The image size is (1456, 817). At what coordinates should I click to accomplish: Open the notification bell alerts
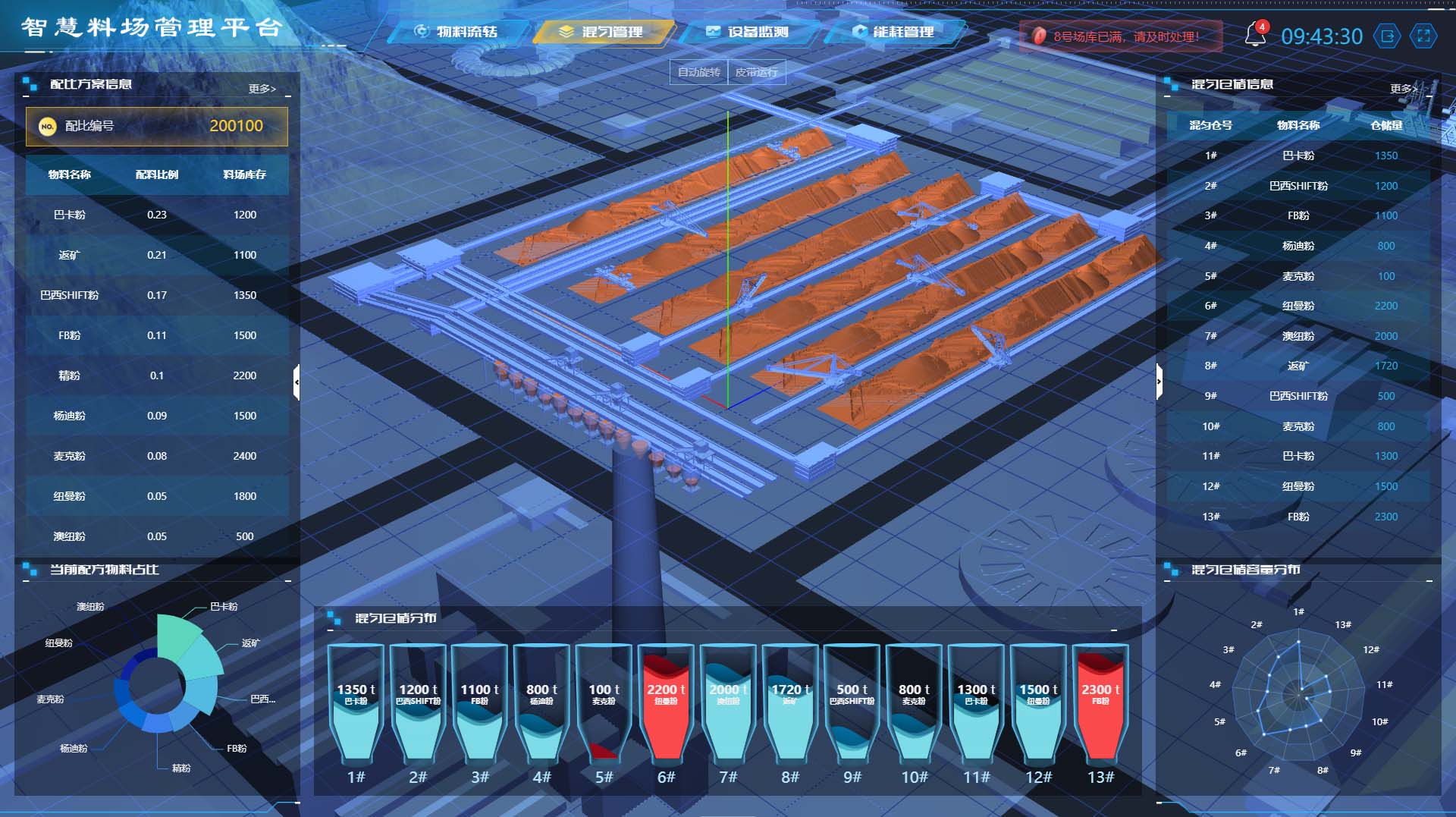coord(1255,35)
